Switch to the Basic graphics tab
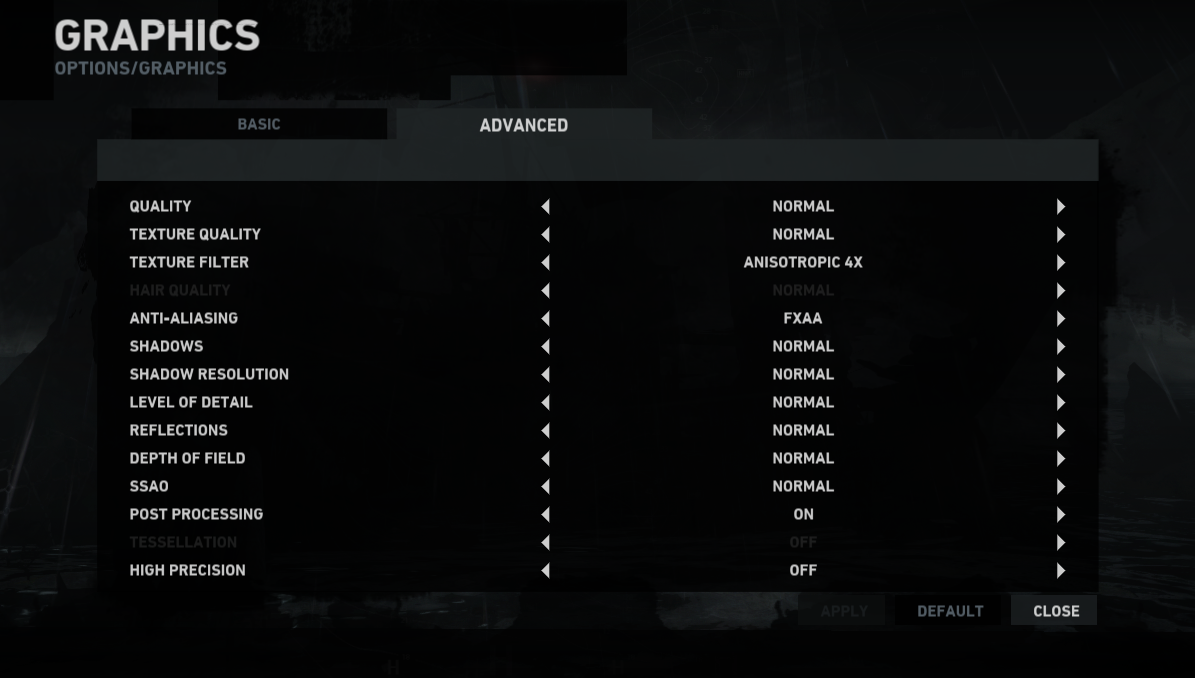Viewport: 1195px width, 678px height. click(x=259, y=125)
